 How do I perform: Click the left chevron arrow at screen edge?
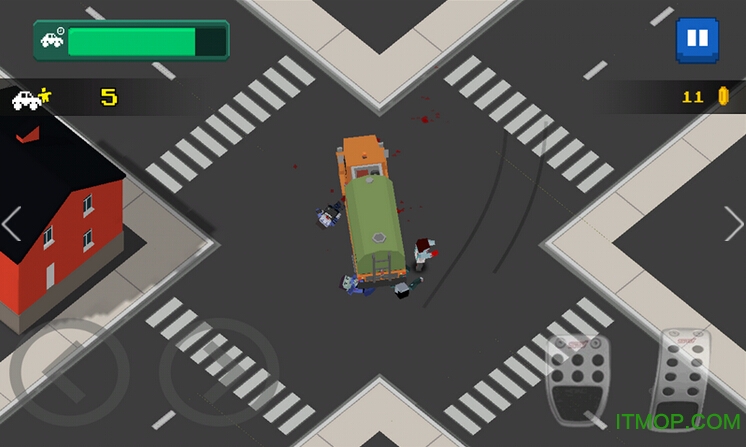pyautogui.click(x=12, y=224)
